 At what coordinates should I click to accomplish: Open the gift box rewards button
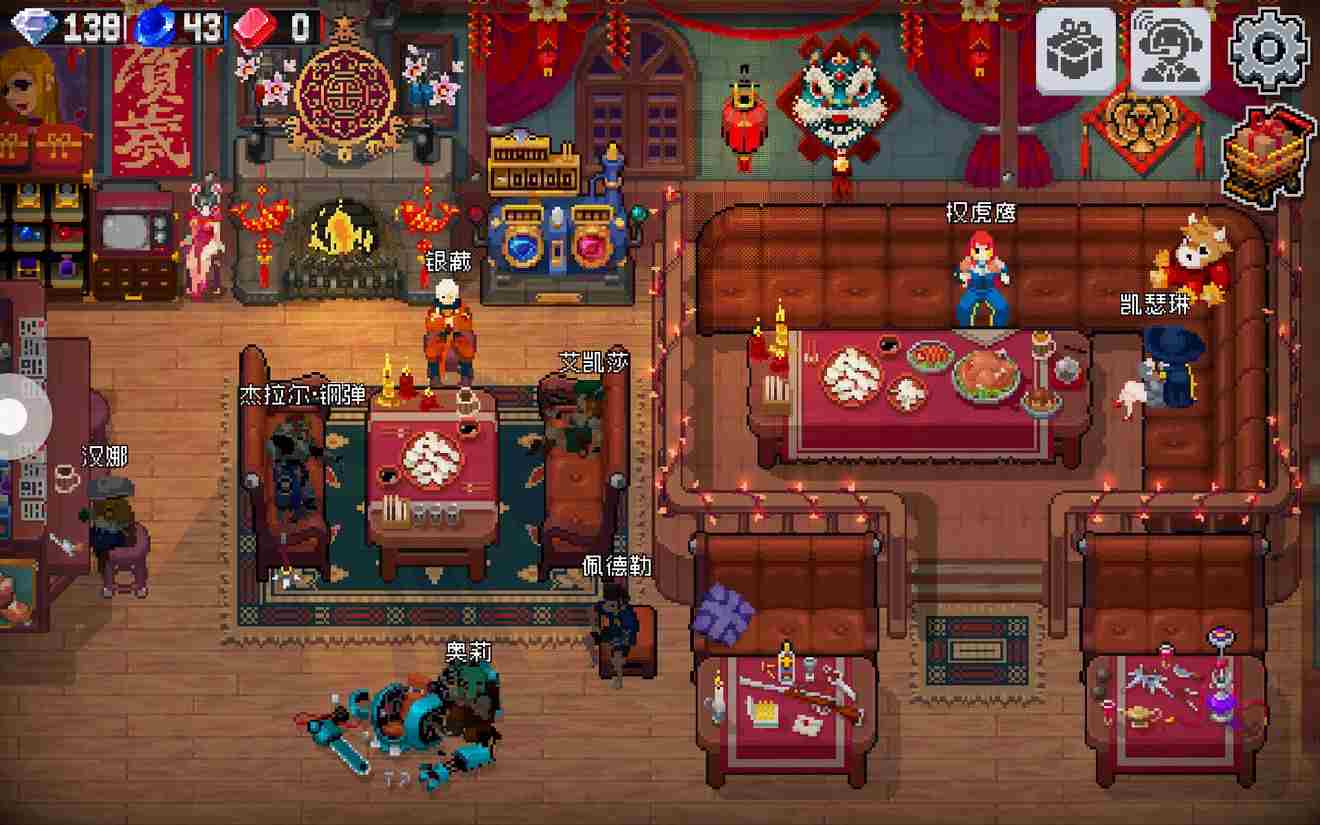[x=1075, y=50]
